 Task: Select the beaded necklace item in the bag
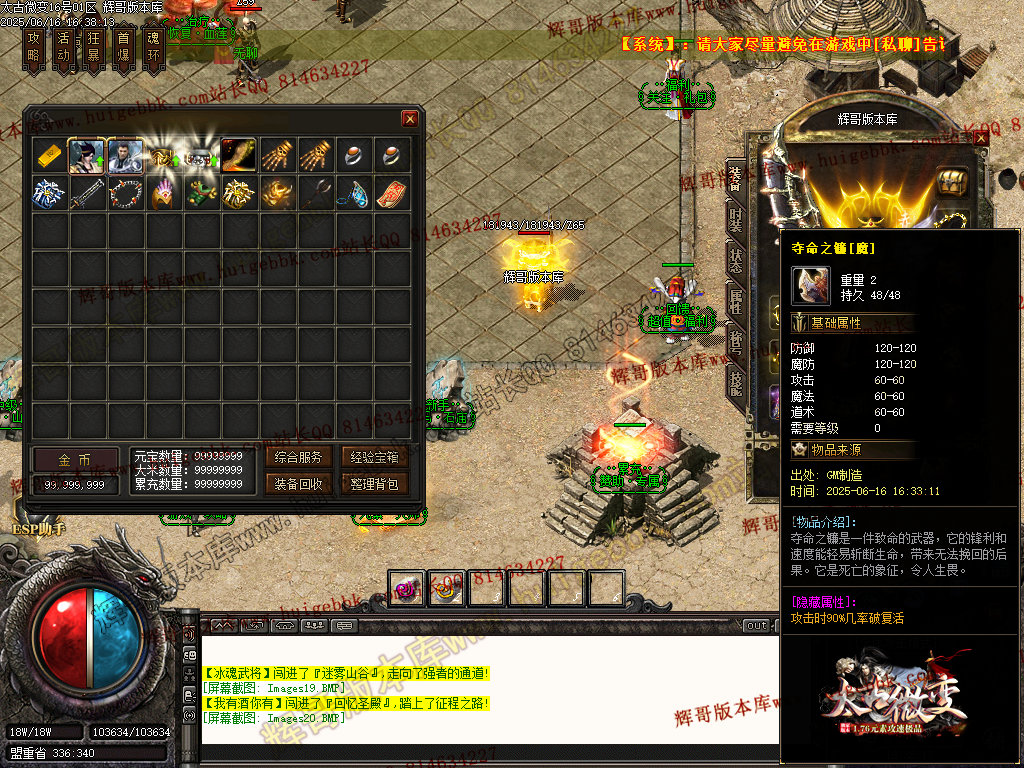click(125, 193)
